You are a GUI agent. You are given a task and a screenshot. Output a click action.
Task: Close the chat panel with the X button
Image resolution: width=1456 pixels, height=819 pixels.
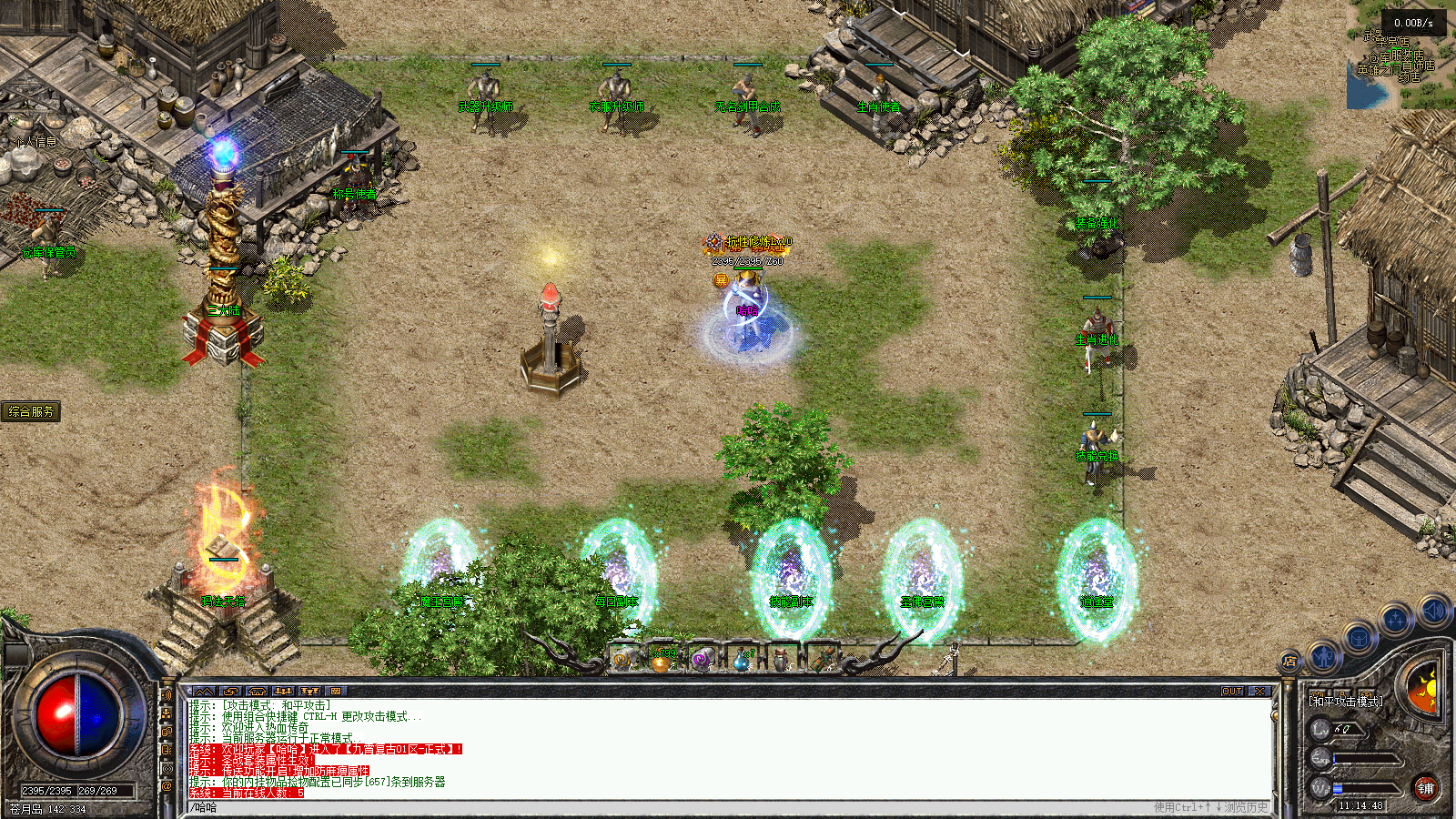(x=1259, y=692)
